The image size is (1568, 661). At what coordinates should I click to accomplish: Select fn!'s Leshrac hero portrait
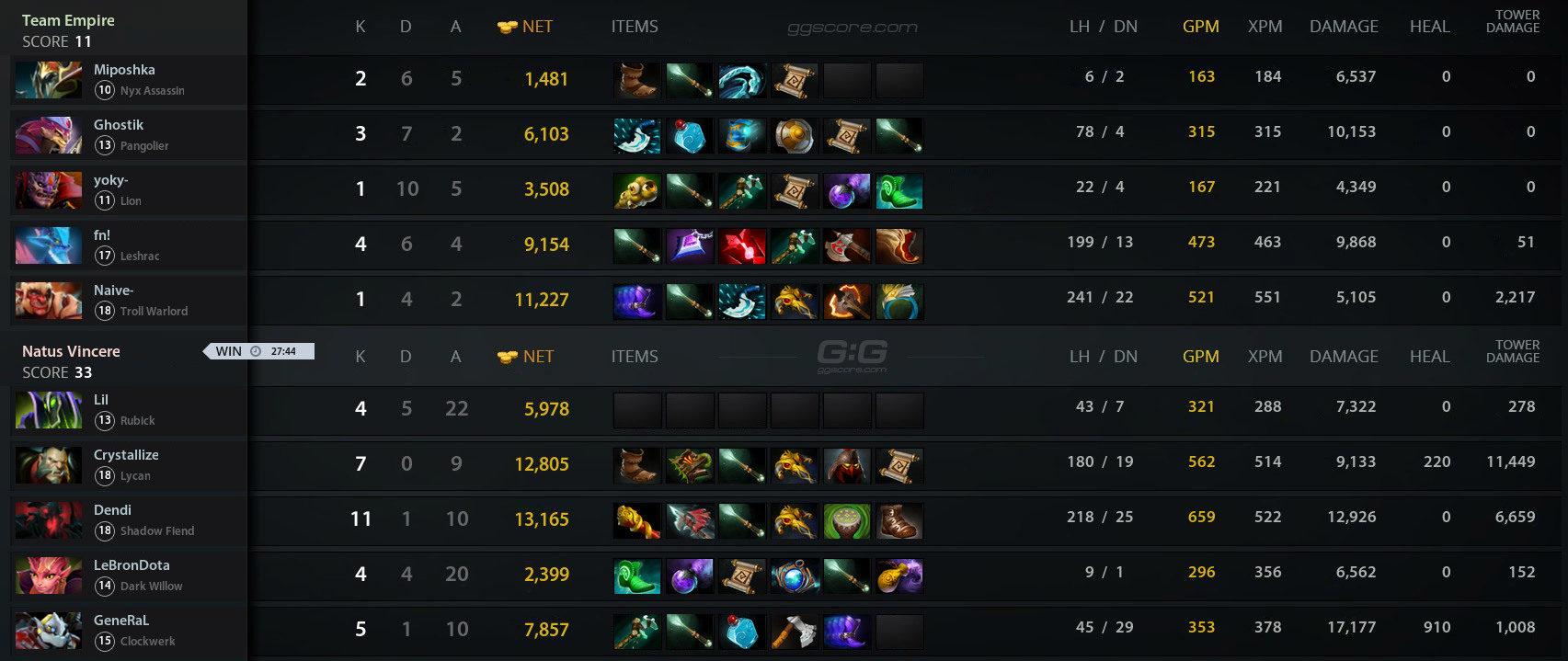coord(49,245)
